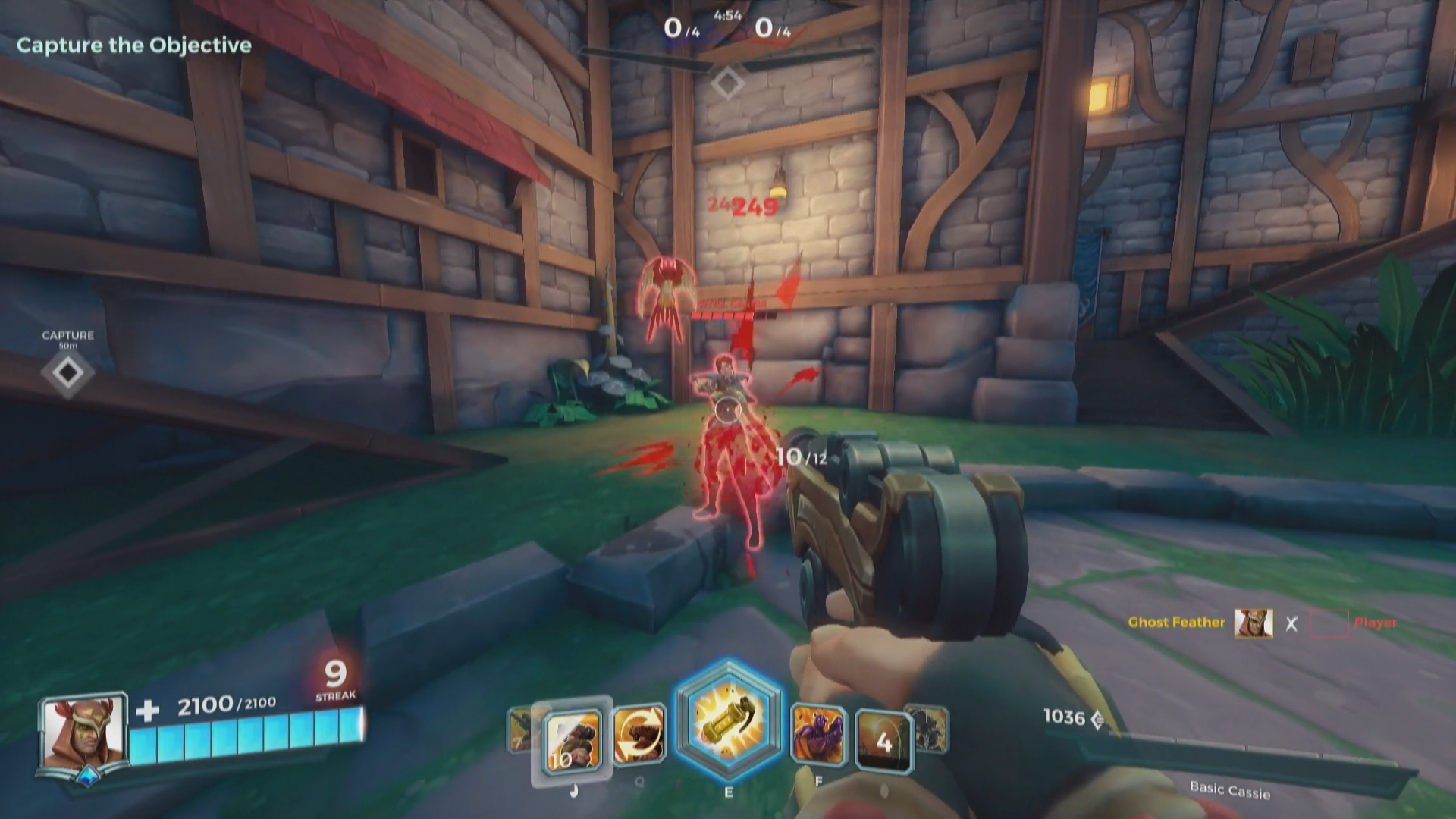Screen dimensions: 1456x819
Task: Select the Basic Cassie weapon label
Action: click(x=1229, y=790)
